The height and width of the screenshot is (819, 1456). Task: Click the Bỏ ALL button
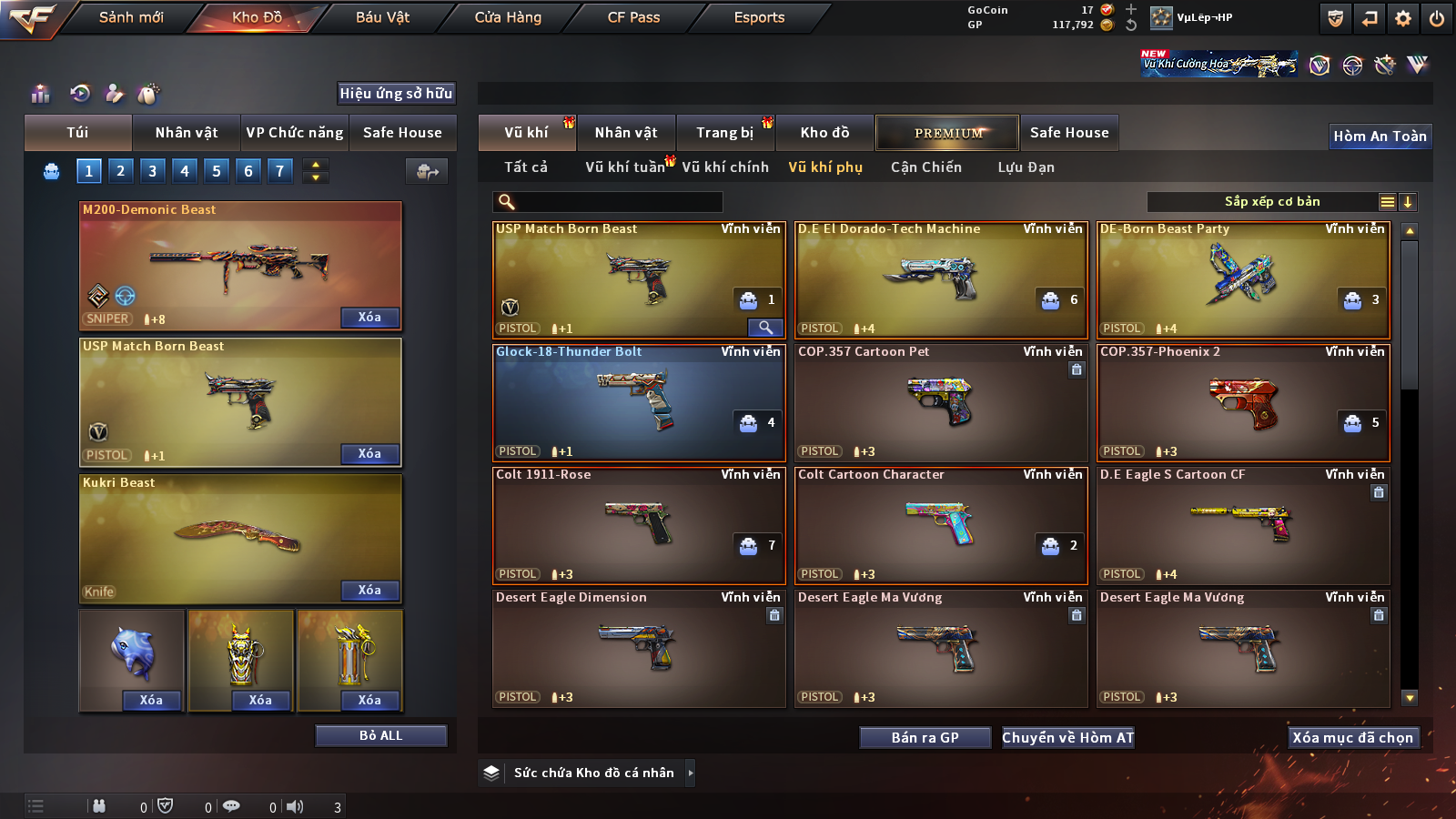(x=380, y=735)
